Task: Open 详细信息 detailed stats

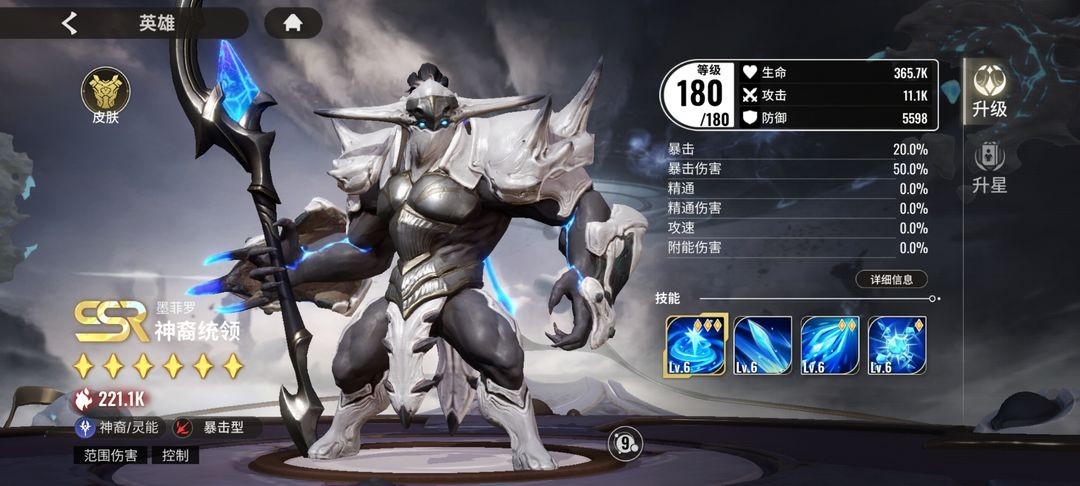Action: (x=891, y=280)
